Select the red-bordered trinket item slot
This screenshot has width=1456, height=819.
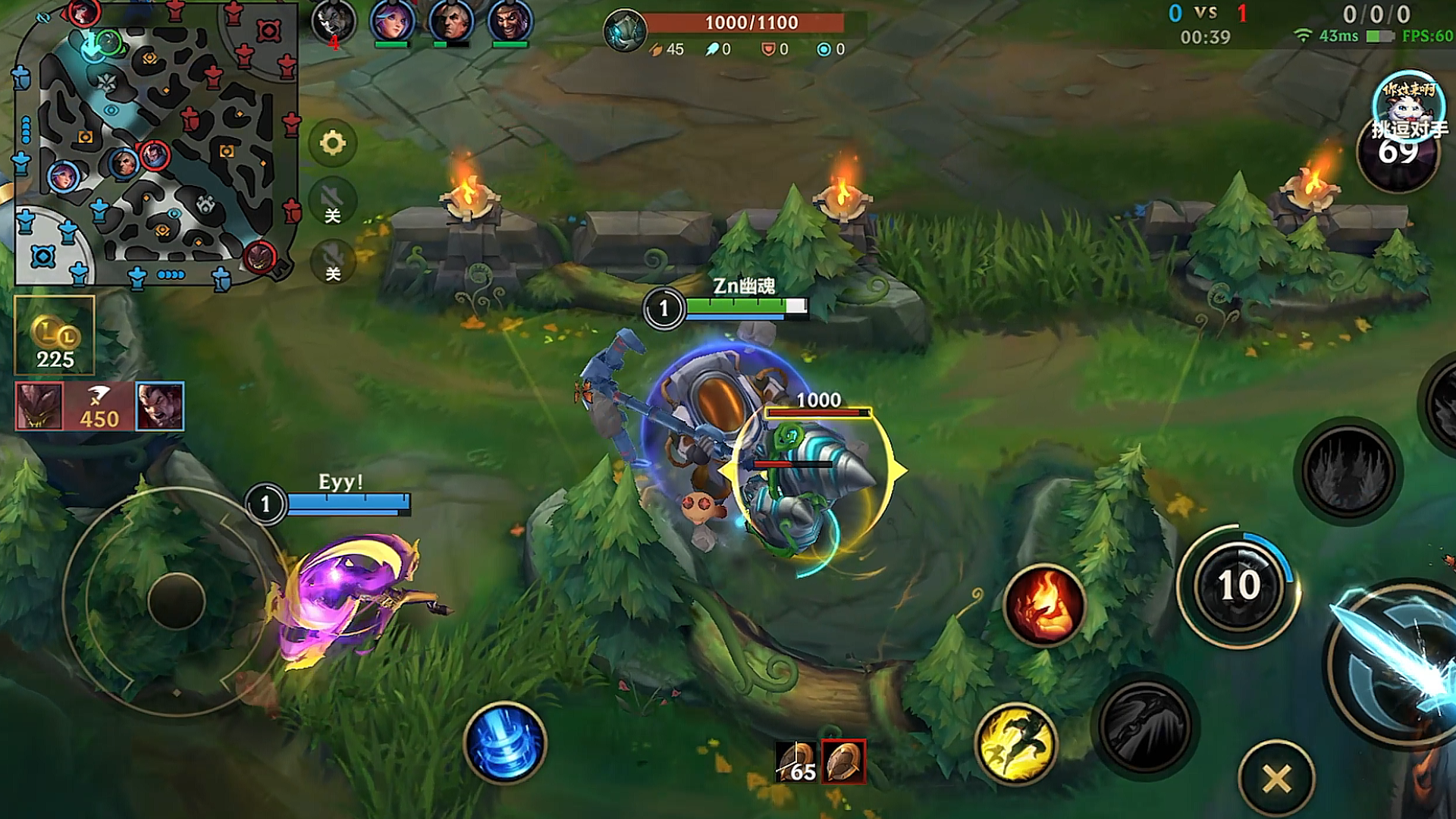tap(843, 761)
